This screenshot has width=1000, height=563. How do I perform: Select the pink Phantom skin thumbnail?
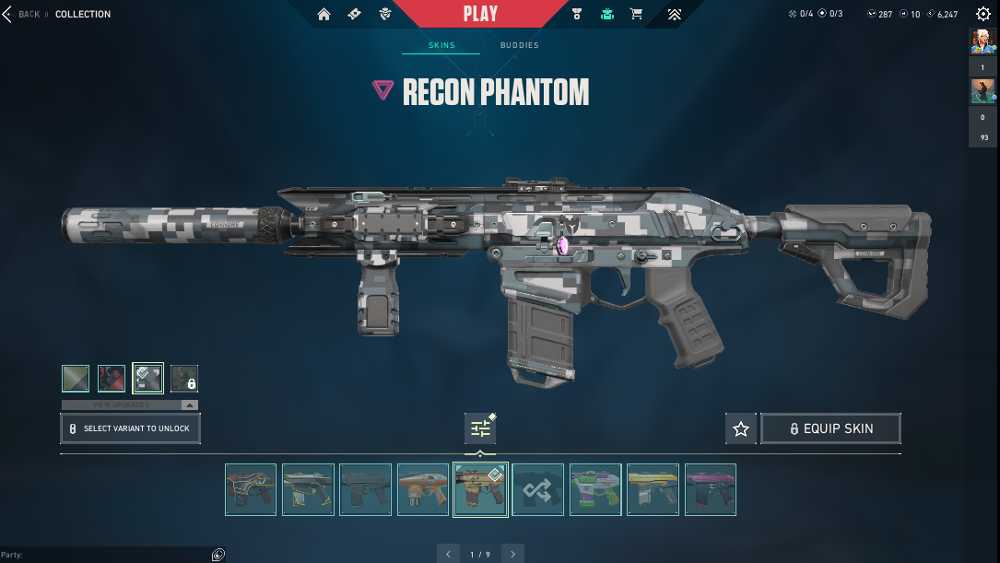(x=710, y=489)
